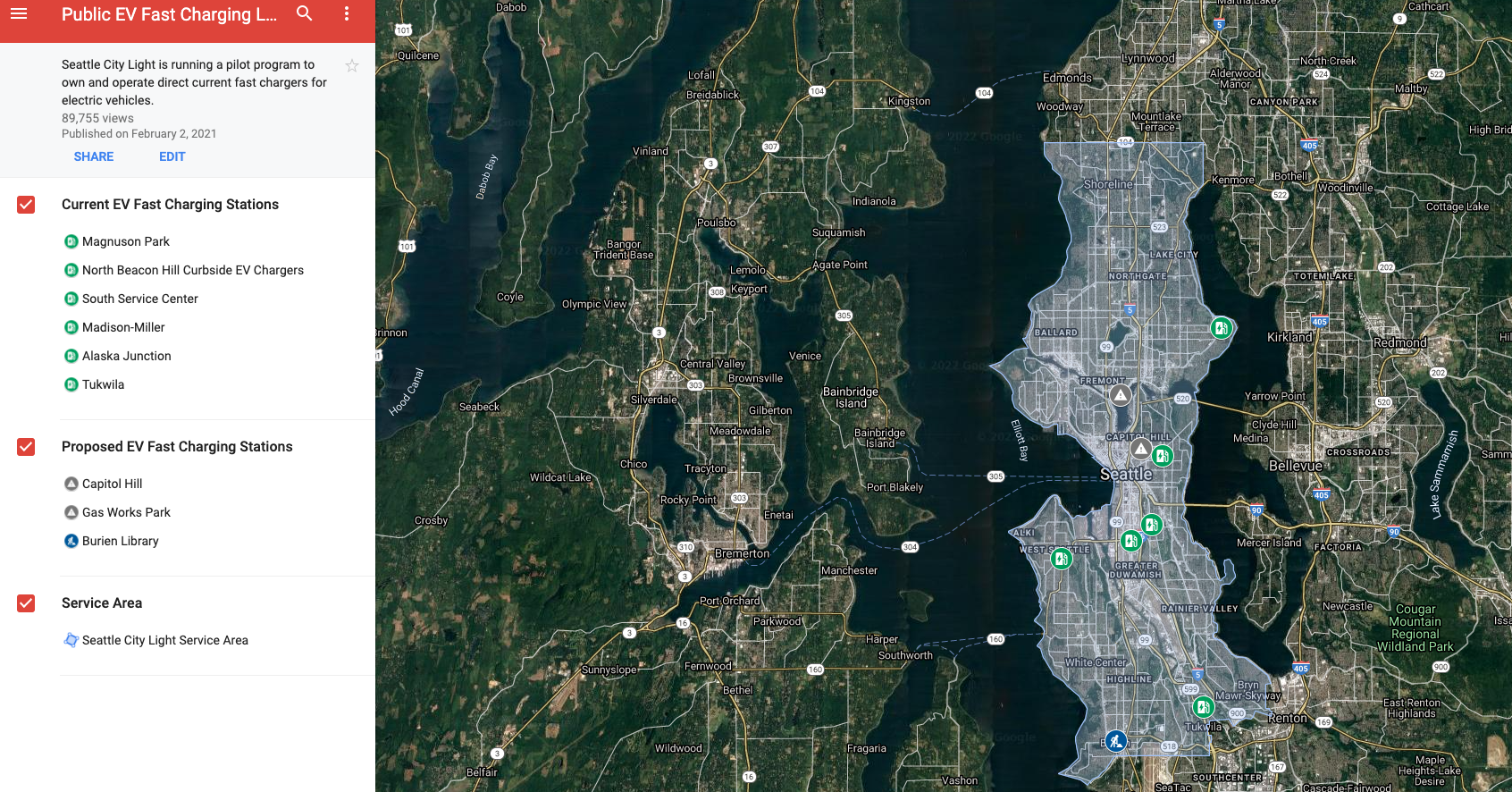Click the Seattle City Light Service Area polygon icon
This screenshot has width=1512, height=792.
[x=71, y=640]
